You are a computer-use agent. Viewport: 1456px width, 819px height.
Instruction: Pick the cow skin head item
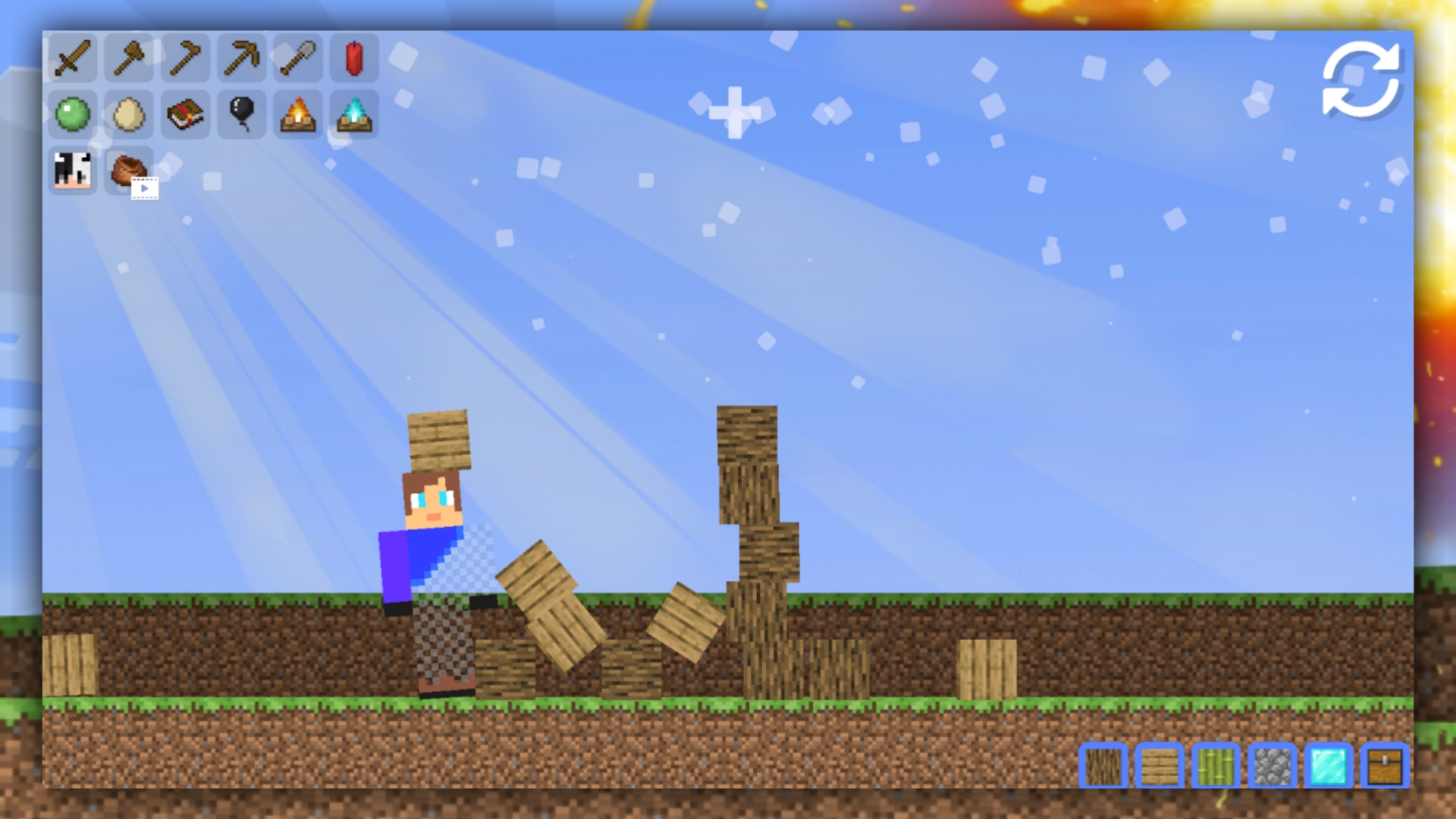72,171
